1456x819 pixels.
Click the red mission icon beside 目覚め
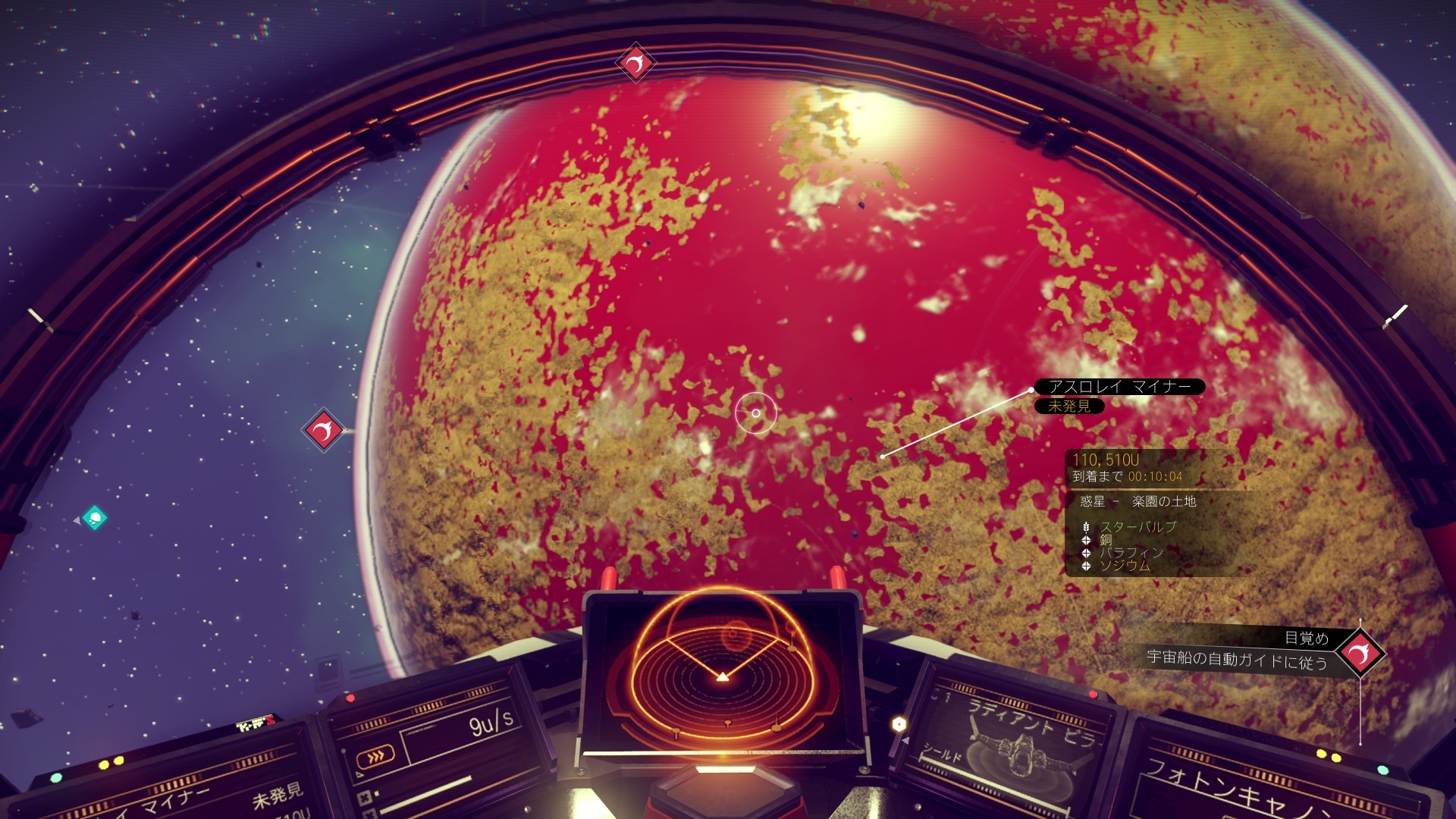[1360, 651]
